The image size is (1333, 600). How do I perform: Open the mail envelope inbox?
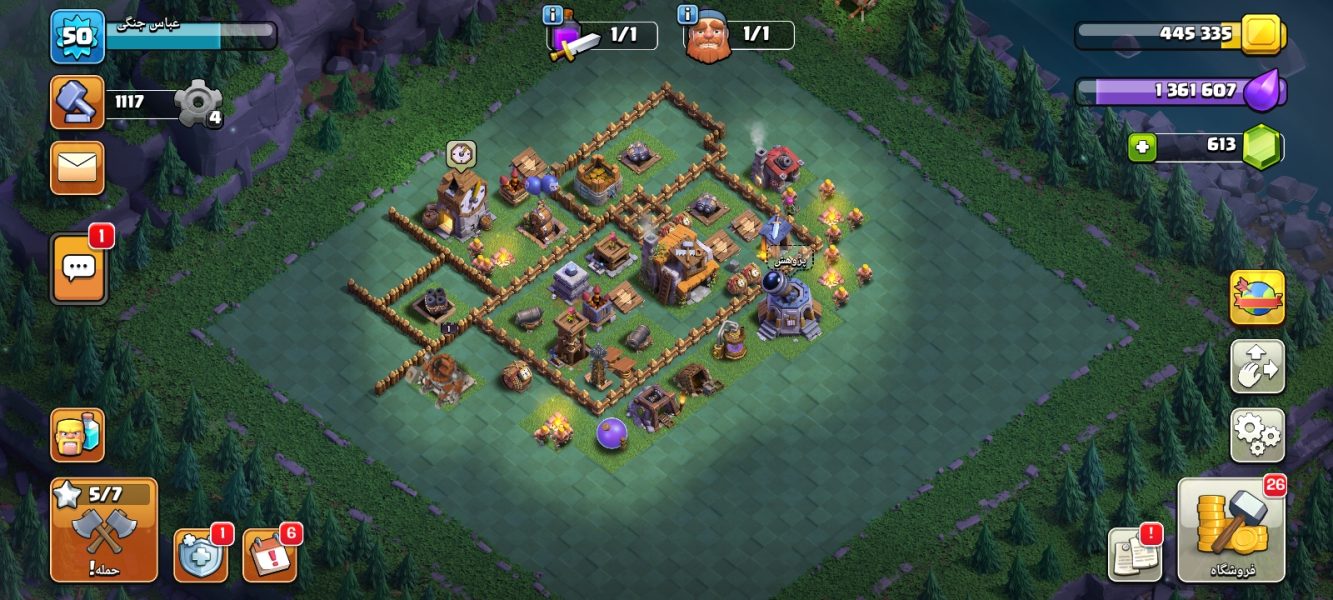pyautogui.click(x=78, y=167)
